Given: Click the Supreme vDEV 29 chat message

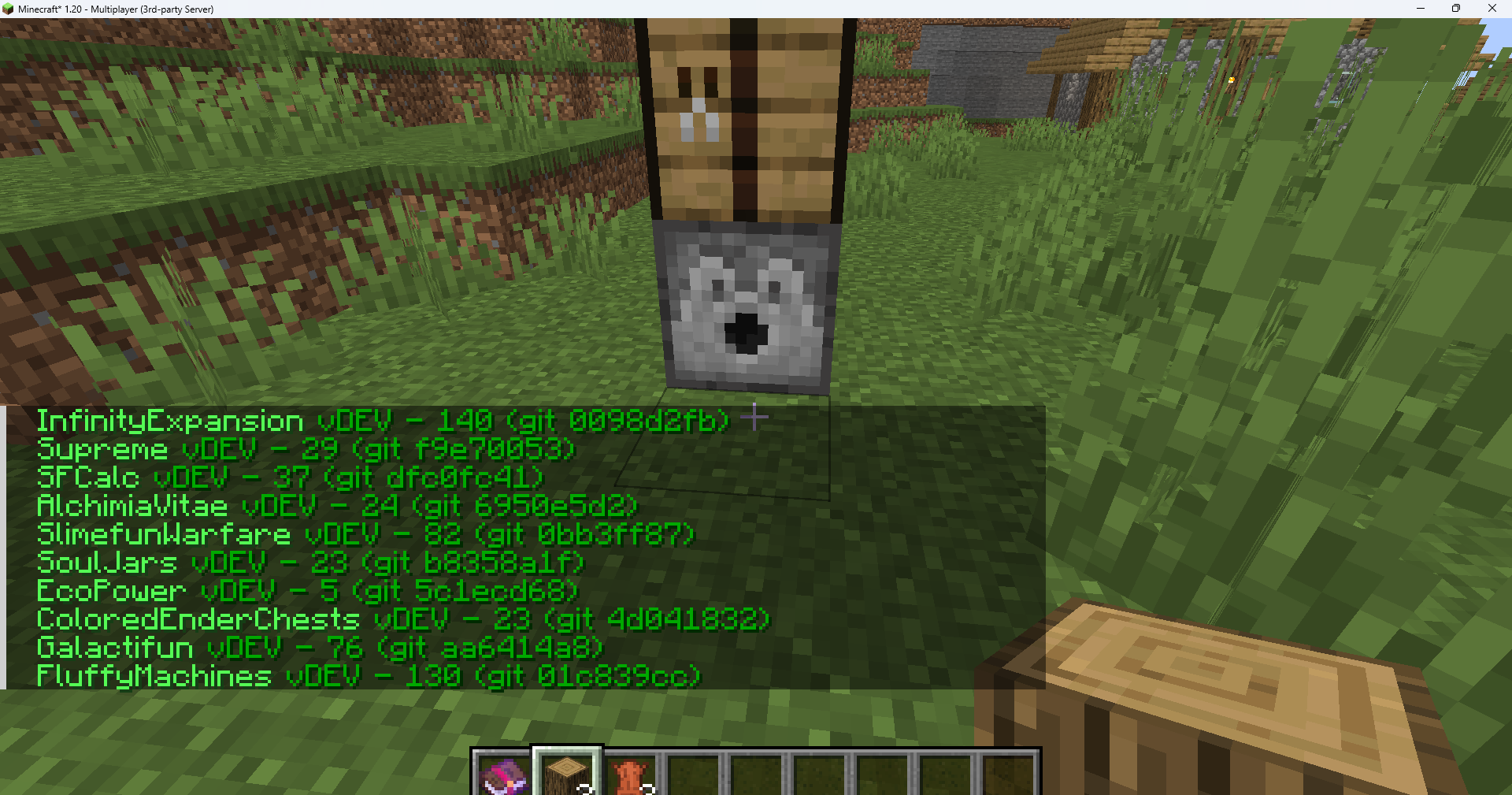Looking at the screenshot, I should click(x=307, y=449).
